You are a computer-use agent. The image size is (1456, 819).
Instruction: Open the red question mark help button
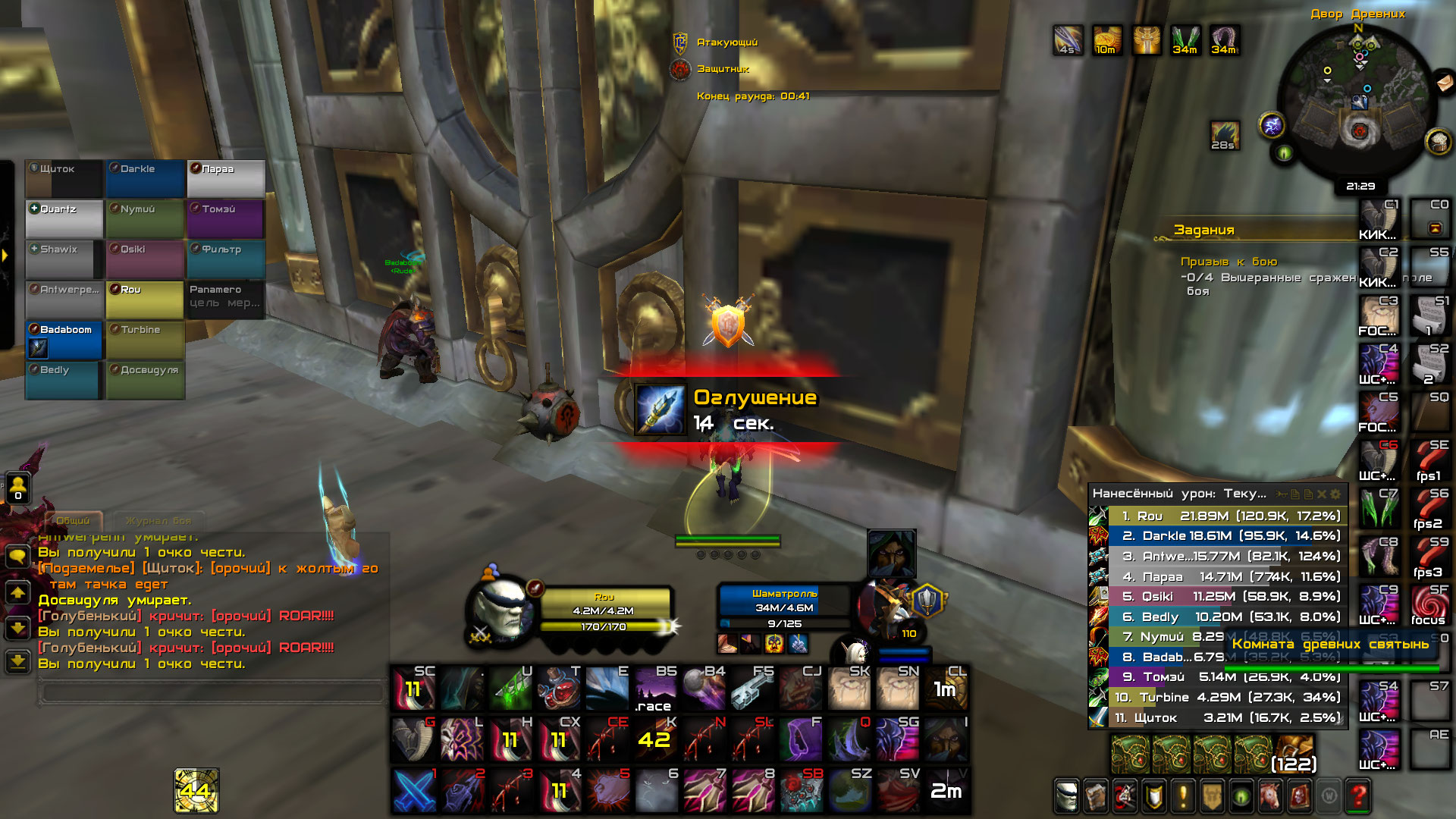1357,795
